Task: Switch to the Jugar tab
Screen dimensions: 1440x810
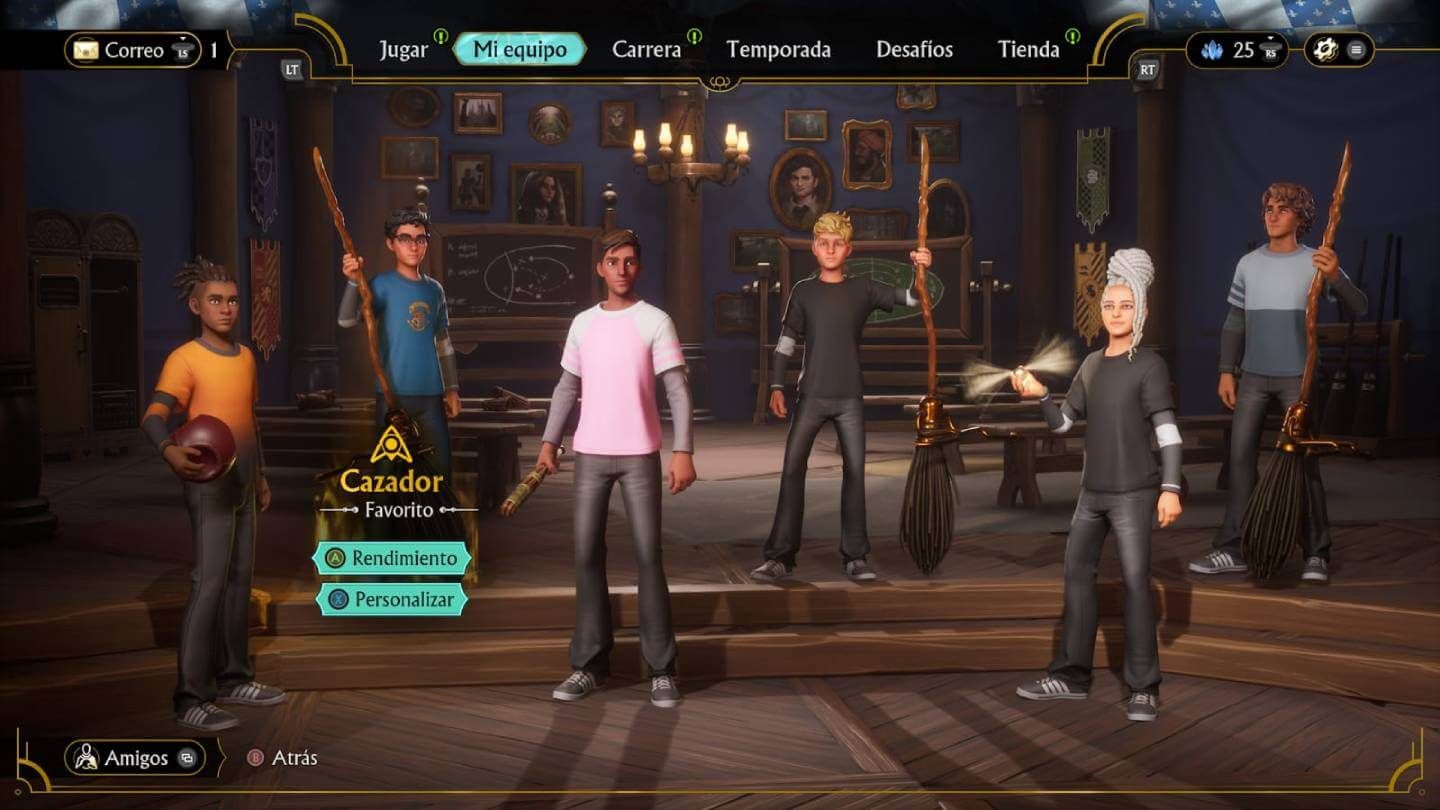Action: tap(404, 48)
